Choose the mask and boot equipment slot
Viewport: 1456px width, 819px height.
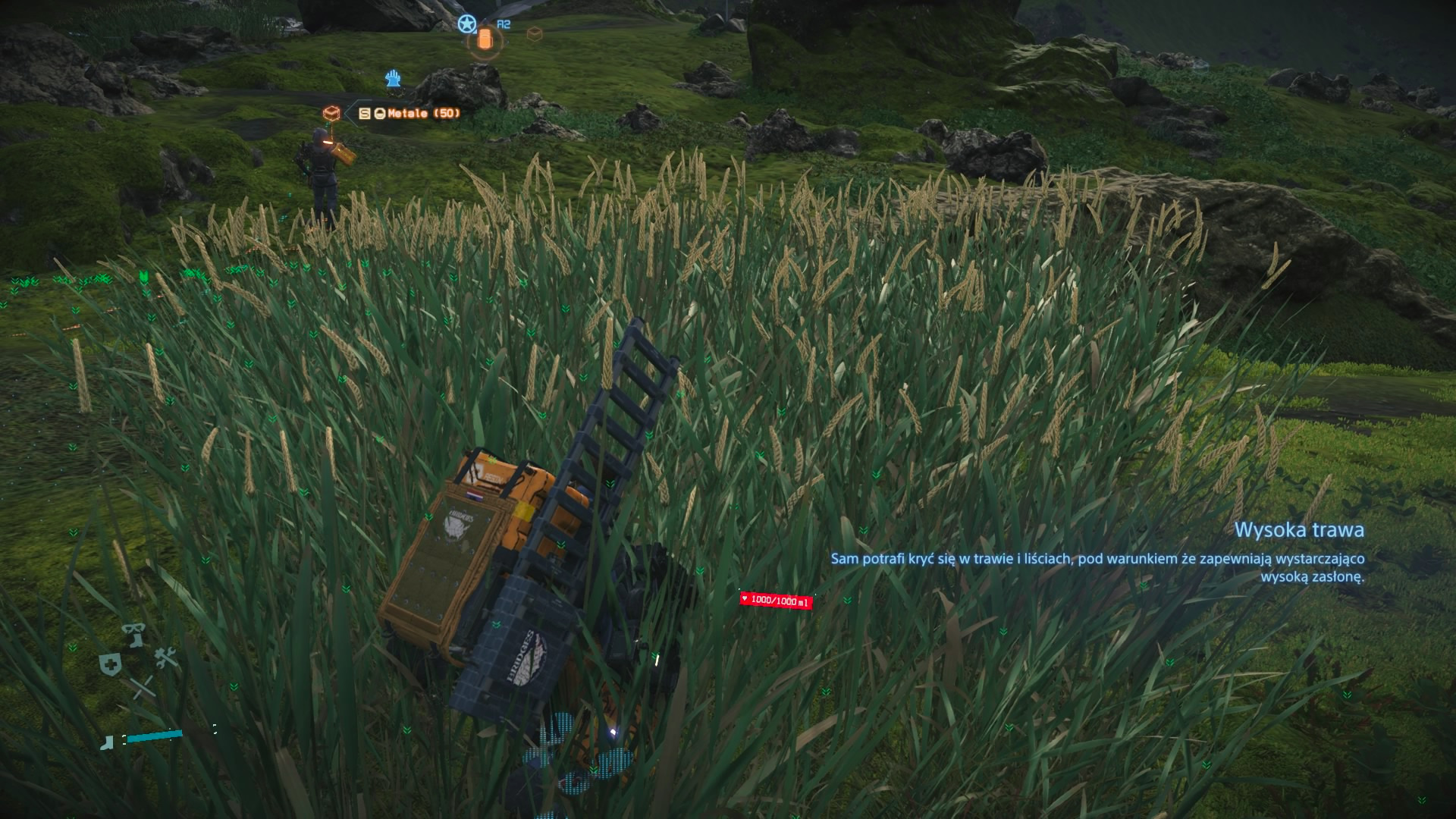point(135,635)
